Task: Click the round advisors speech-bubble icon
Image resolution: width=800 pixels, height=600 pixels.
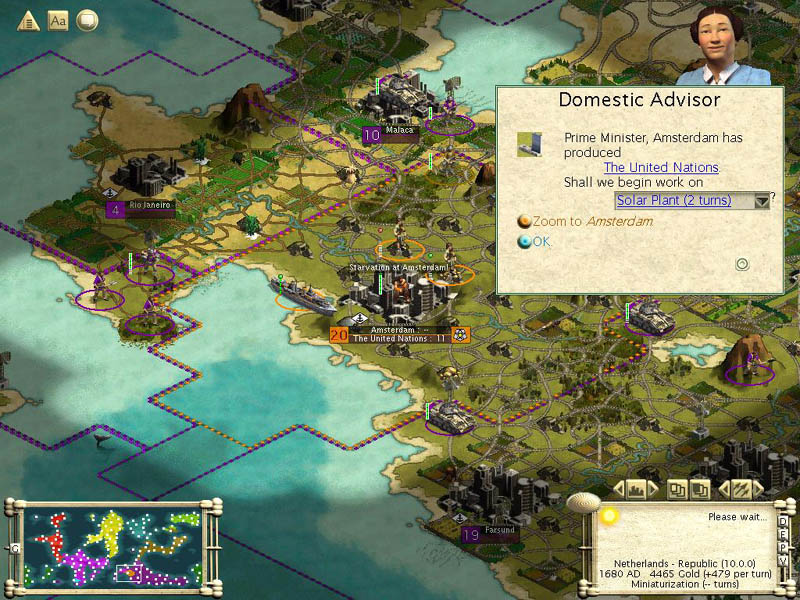Action: click(88, 21)
